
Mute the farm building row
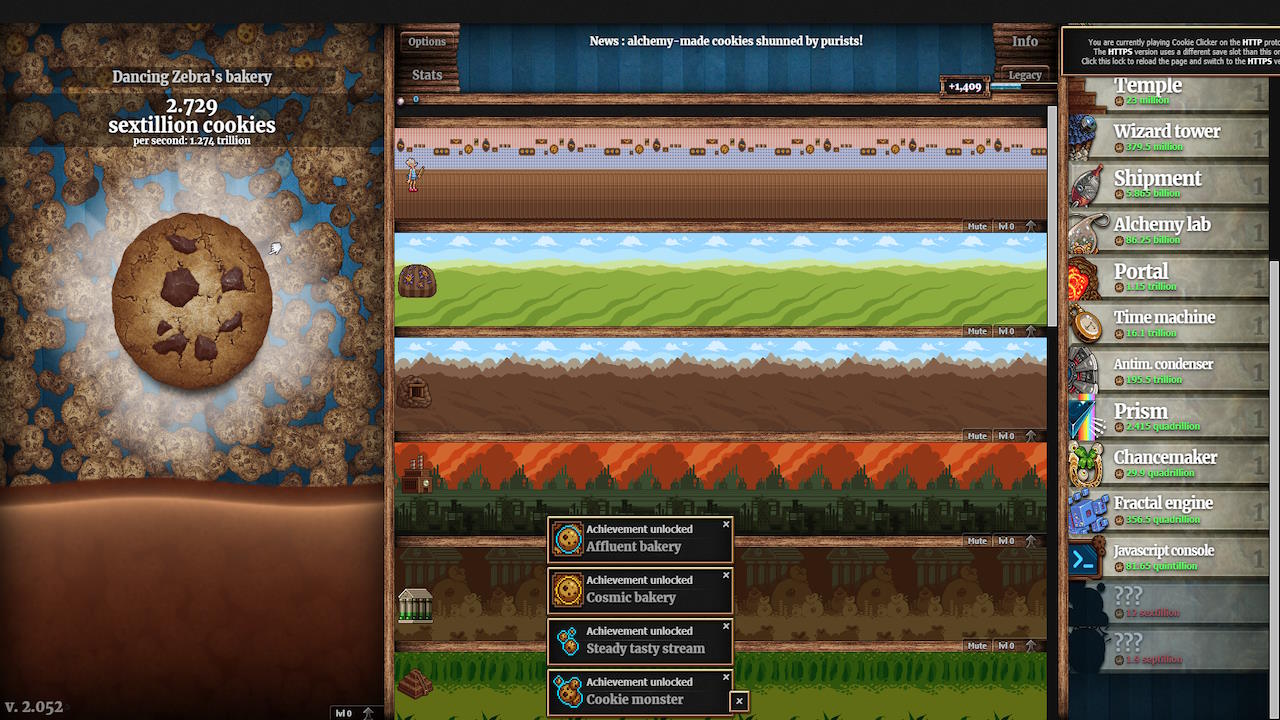pos(976,330)
